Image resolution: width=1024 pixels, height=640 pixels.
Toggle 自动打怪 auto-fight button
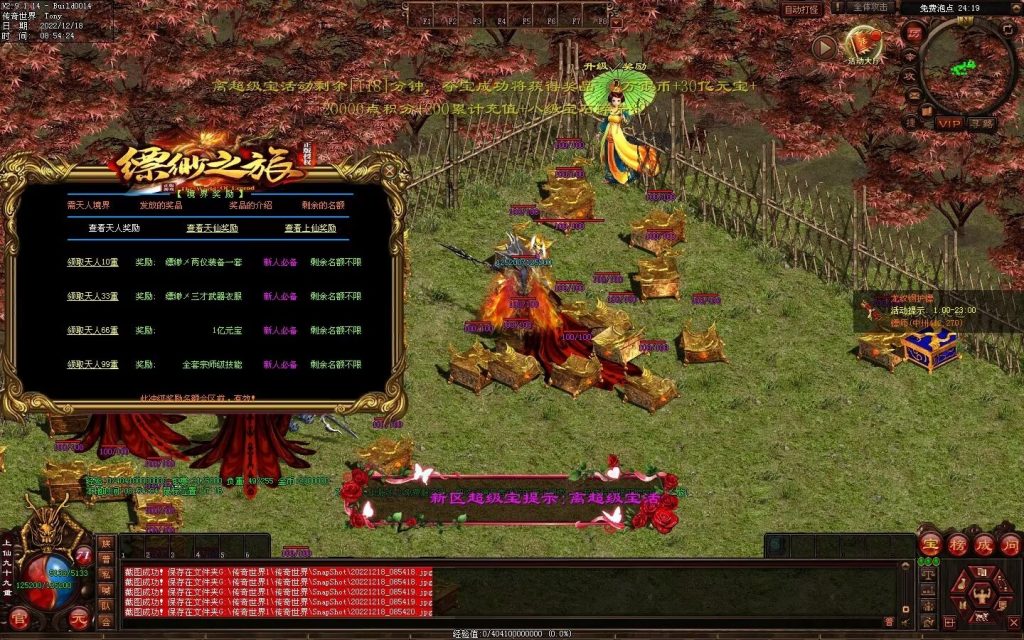801,9
